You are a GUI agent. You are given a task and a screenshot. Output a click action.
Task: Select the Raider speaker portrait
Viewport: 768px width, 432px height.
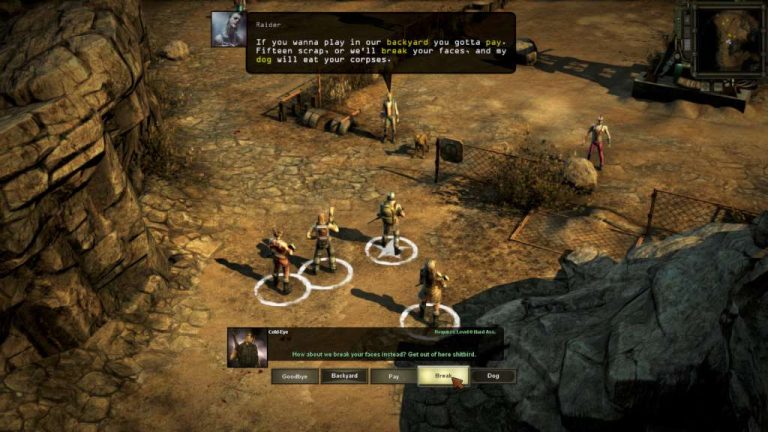(x=229, y=29)
